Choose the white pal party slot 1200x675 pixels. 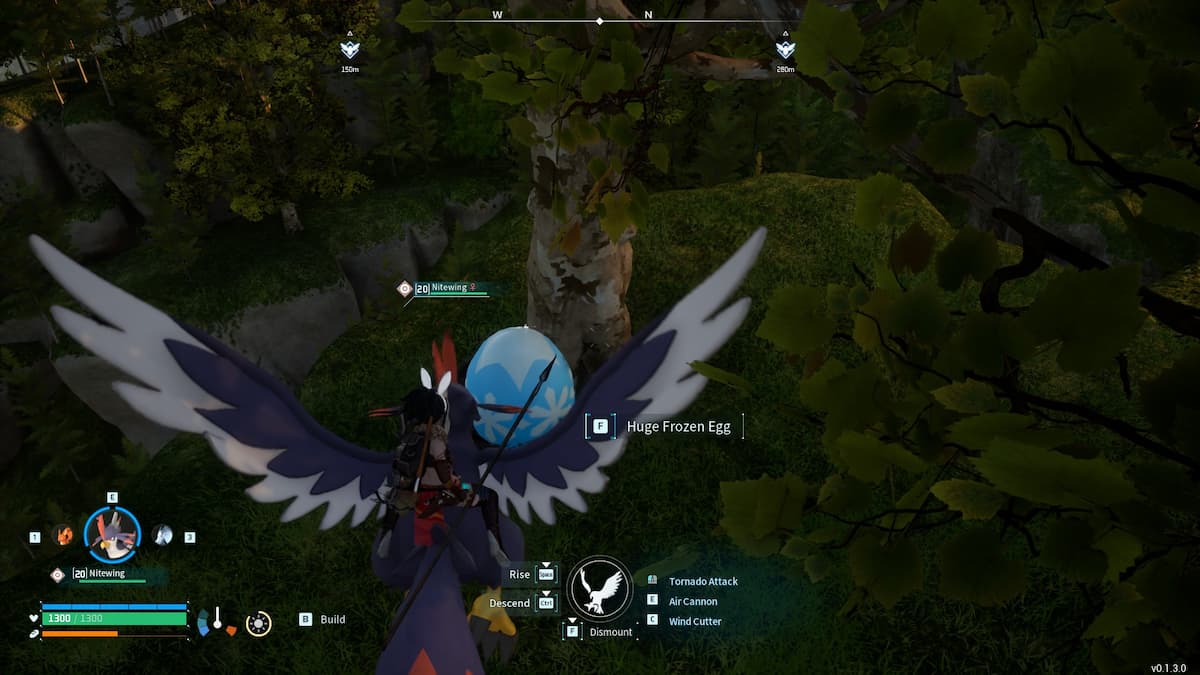162,536
